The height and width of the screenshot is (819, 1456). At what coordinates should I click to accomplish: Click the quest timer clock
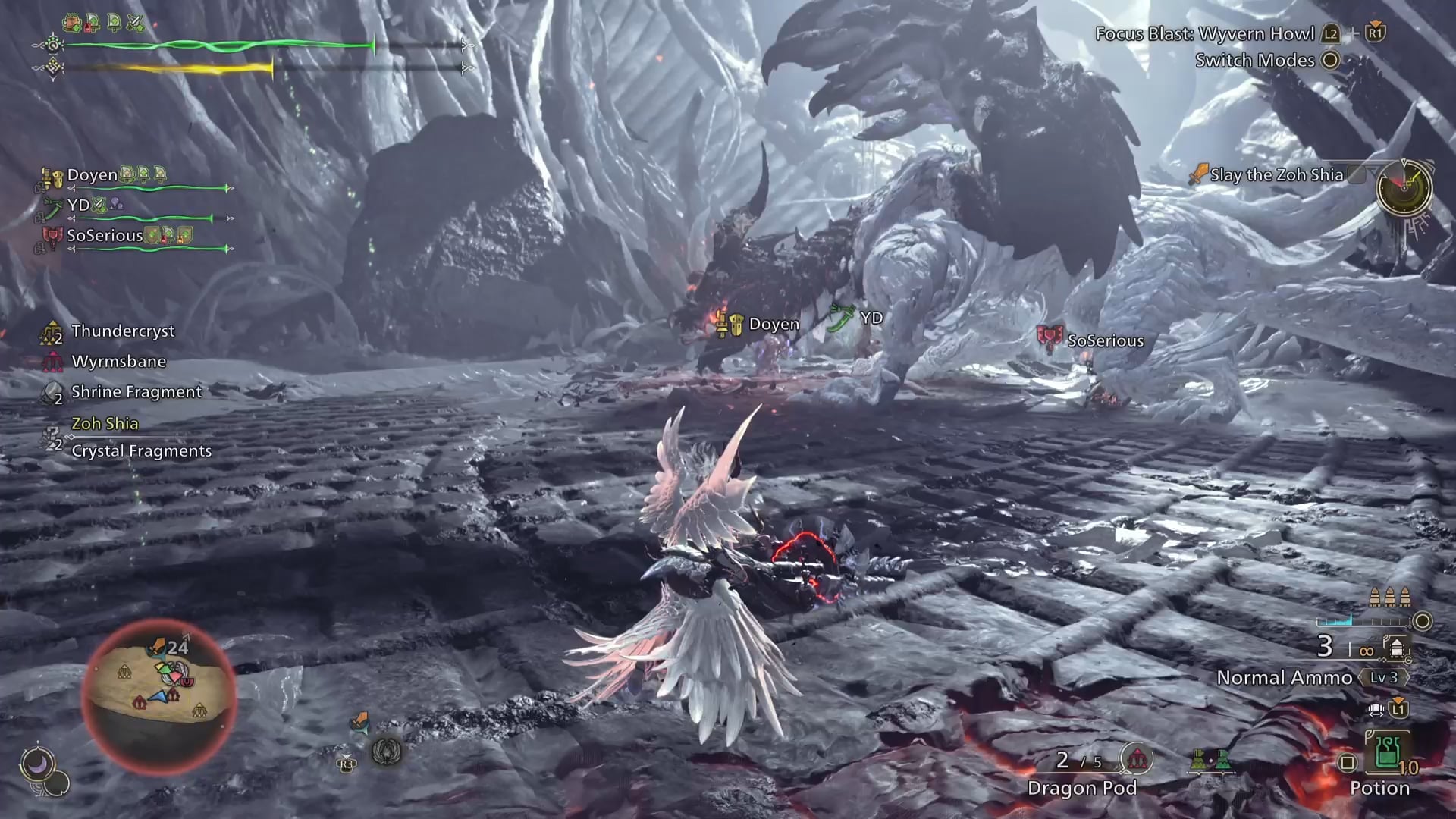1404,189
